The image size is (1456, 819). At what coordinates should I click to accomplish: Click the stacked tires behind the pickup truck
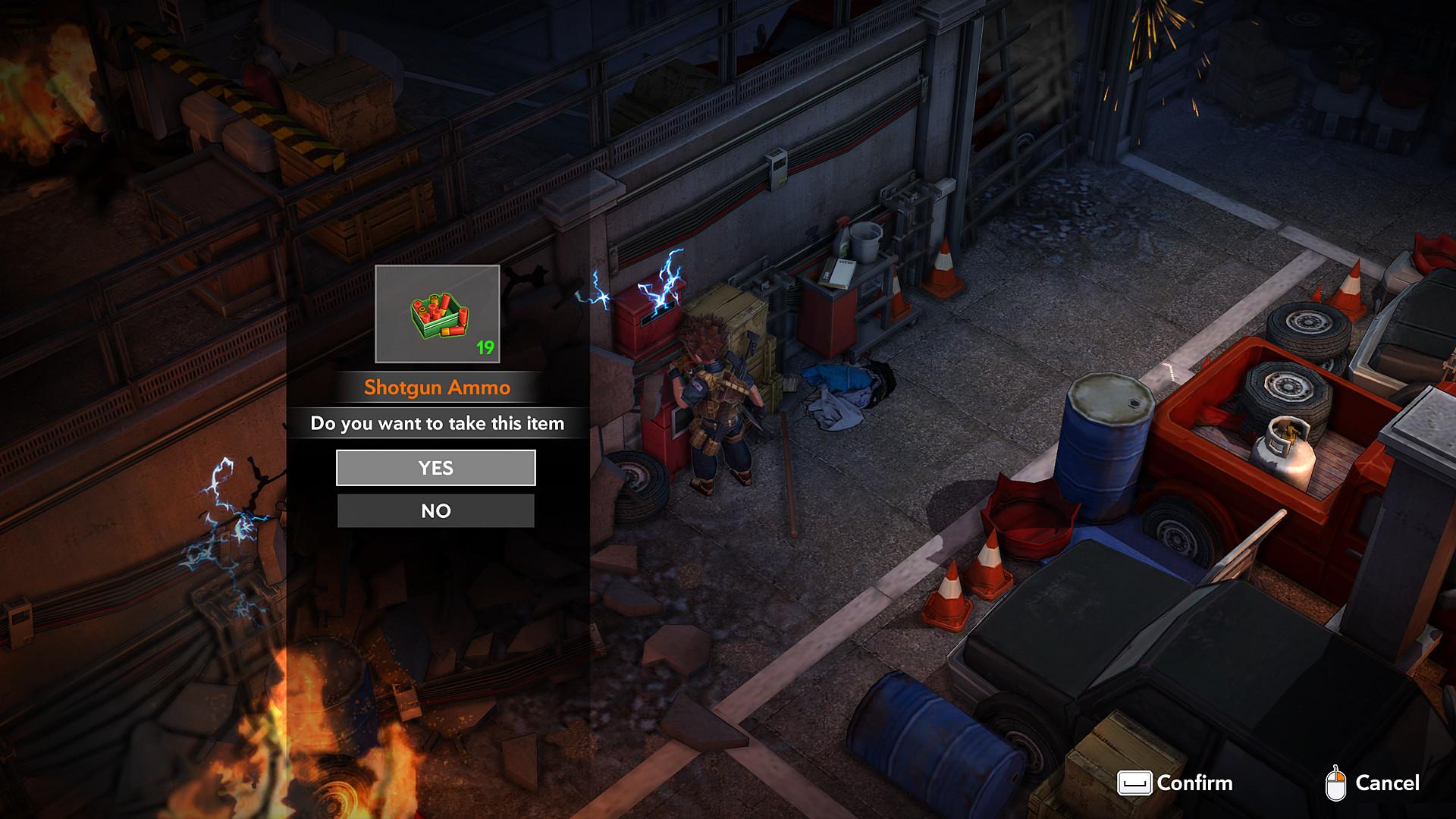[x=1306, y=326]
